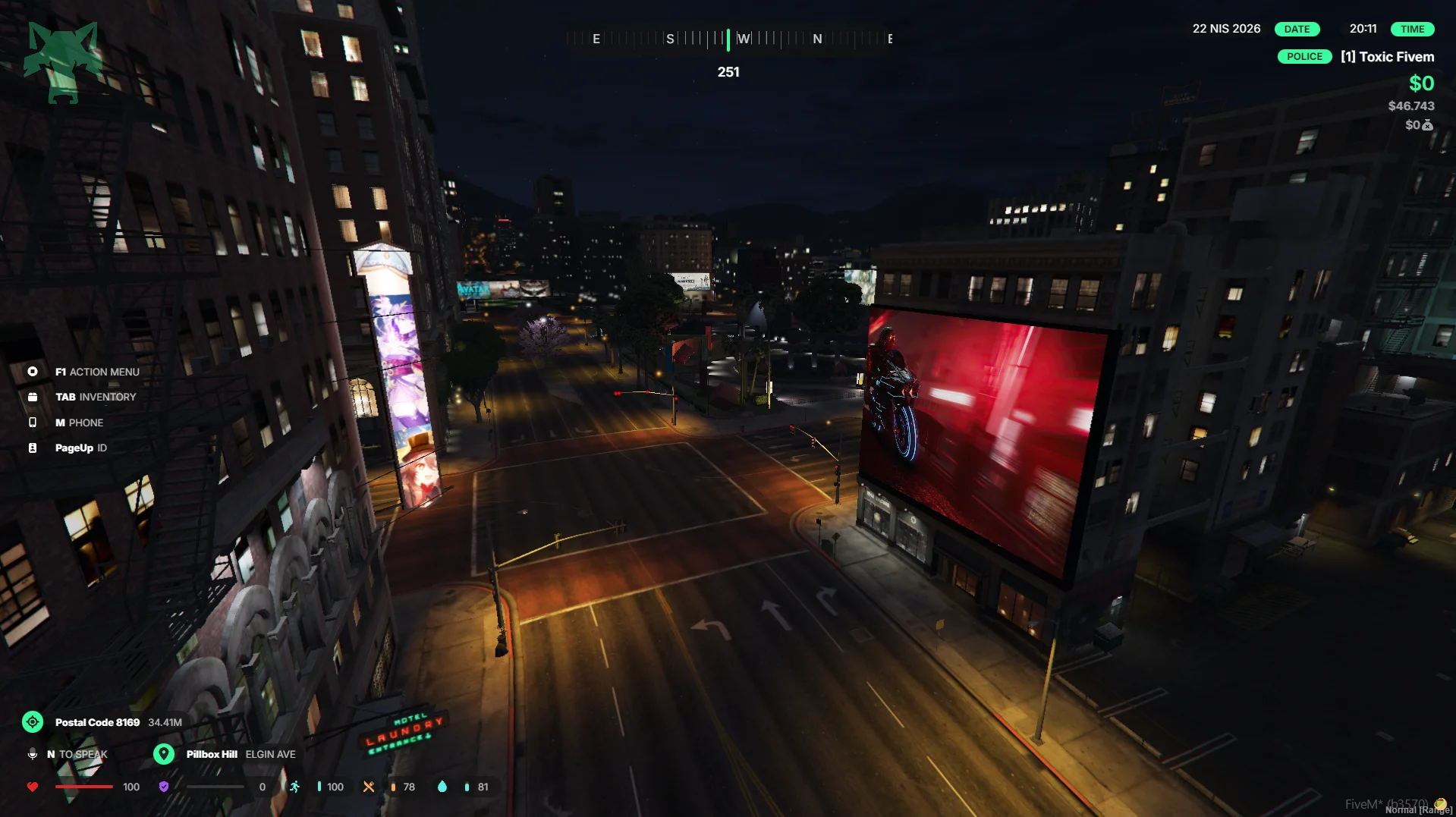Screen dimensions: 1456x817
Task: Click the fork and knife hunger icon
Action: [x=369, y=787]
